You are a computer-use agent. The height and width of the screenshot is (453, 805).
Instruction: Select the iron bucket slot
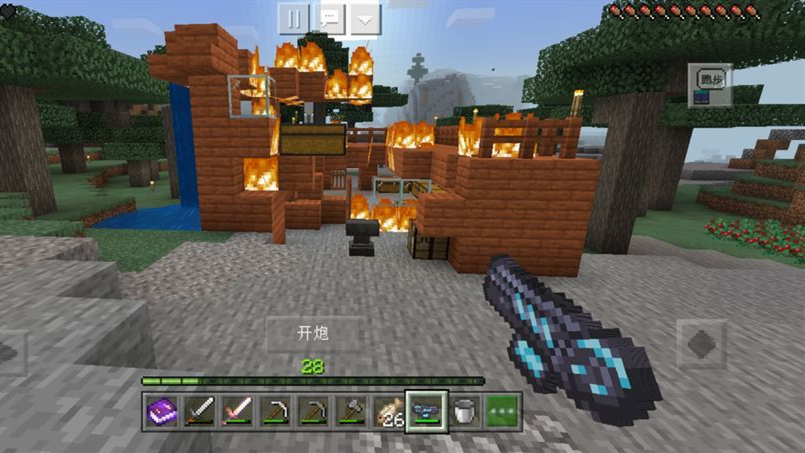pos(464,410)
